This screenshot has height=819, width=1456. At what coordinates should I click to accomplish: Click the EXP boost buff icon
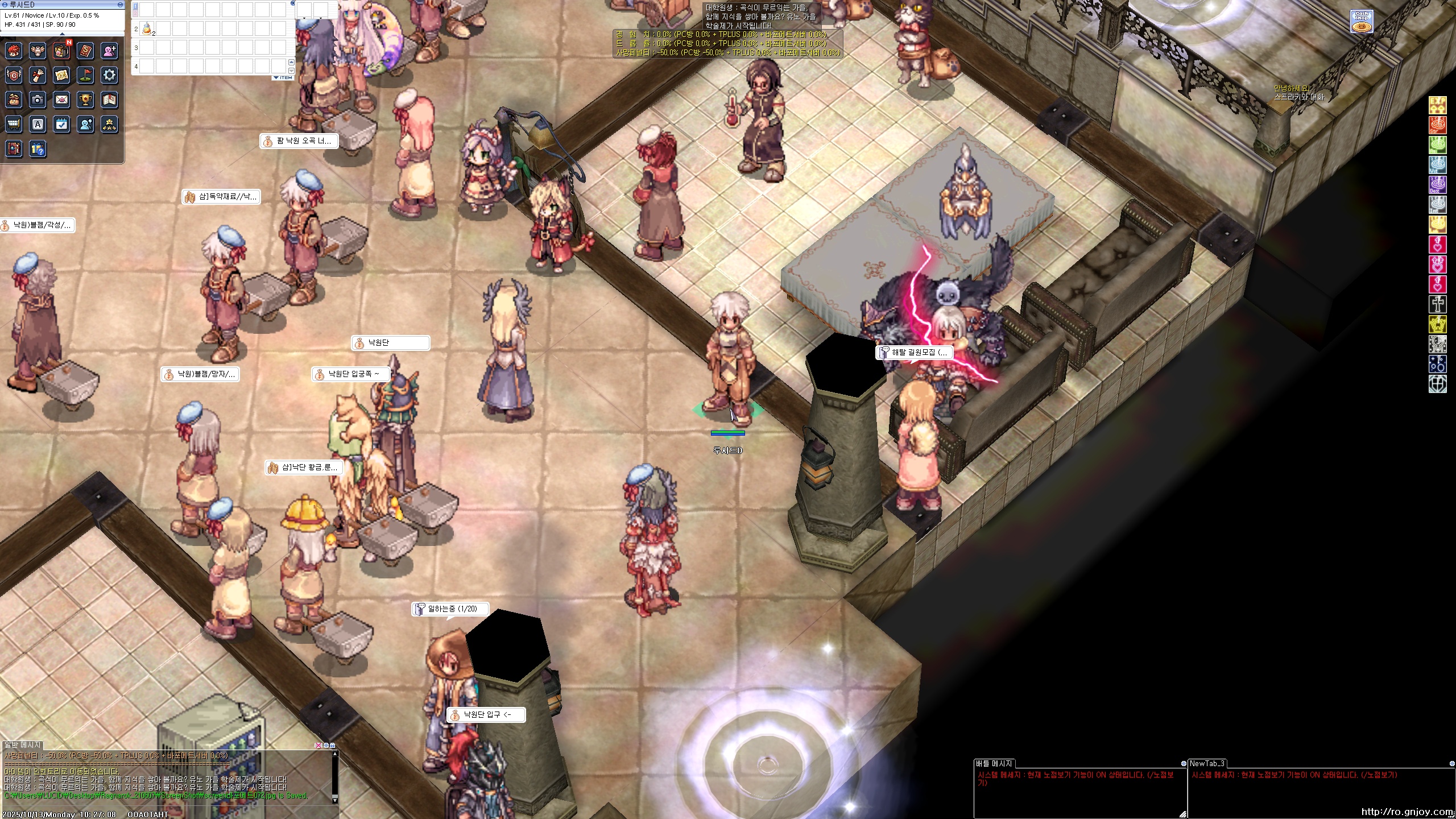tap(1438, 105)
